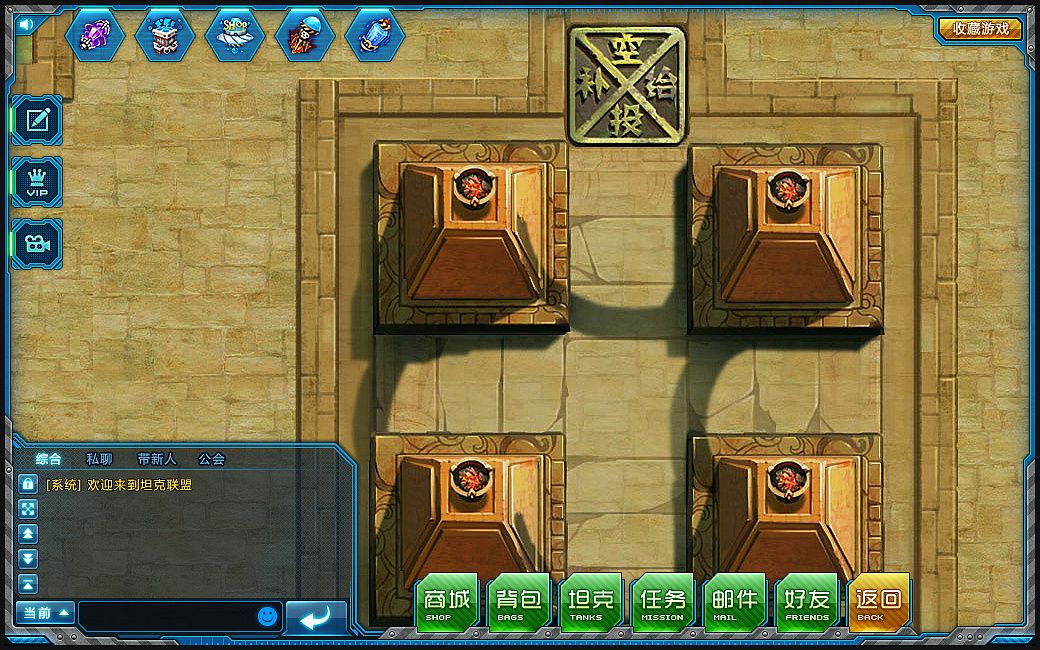Open the video camera icon
1040x650 pixels.
coord(38,243)
